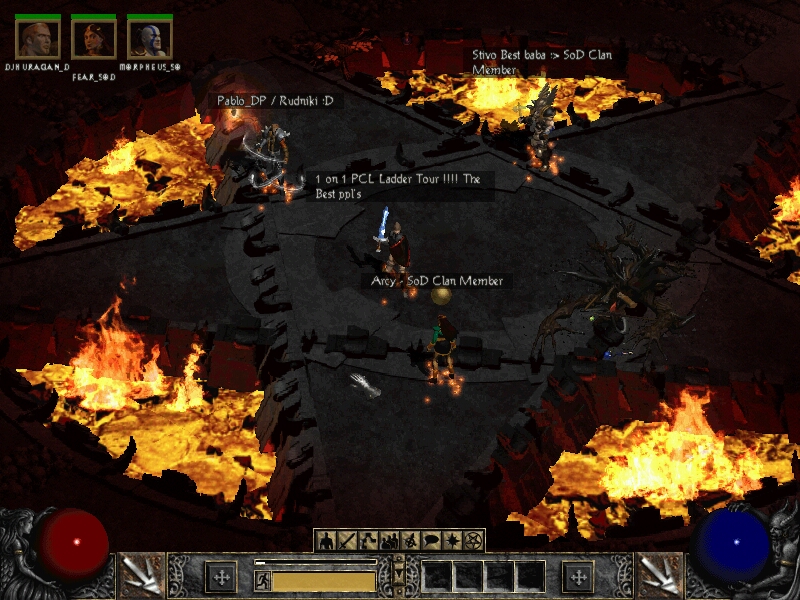The image size is (800, 600).
Task: Open the message log speech-bubble icon
Action: [431, 541]
